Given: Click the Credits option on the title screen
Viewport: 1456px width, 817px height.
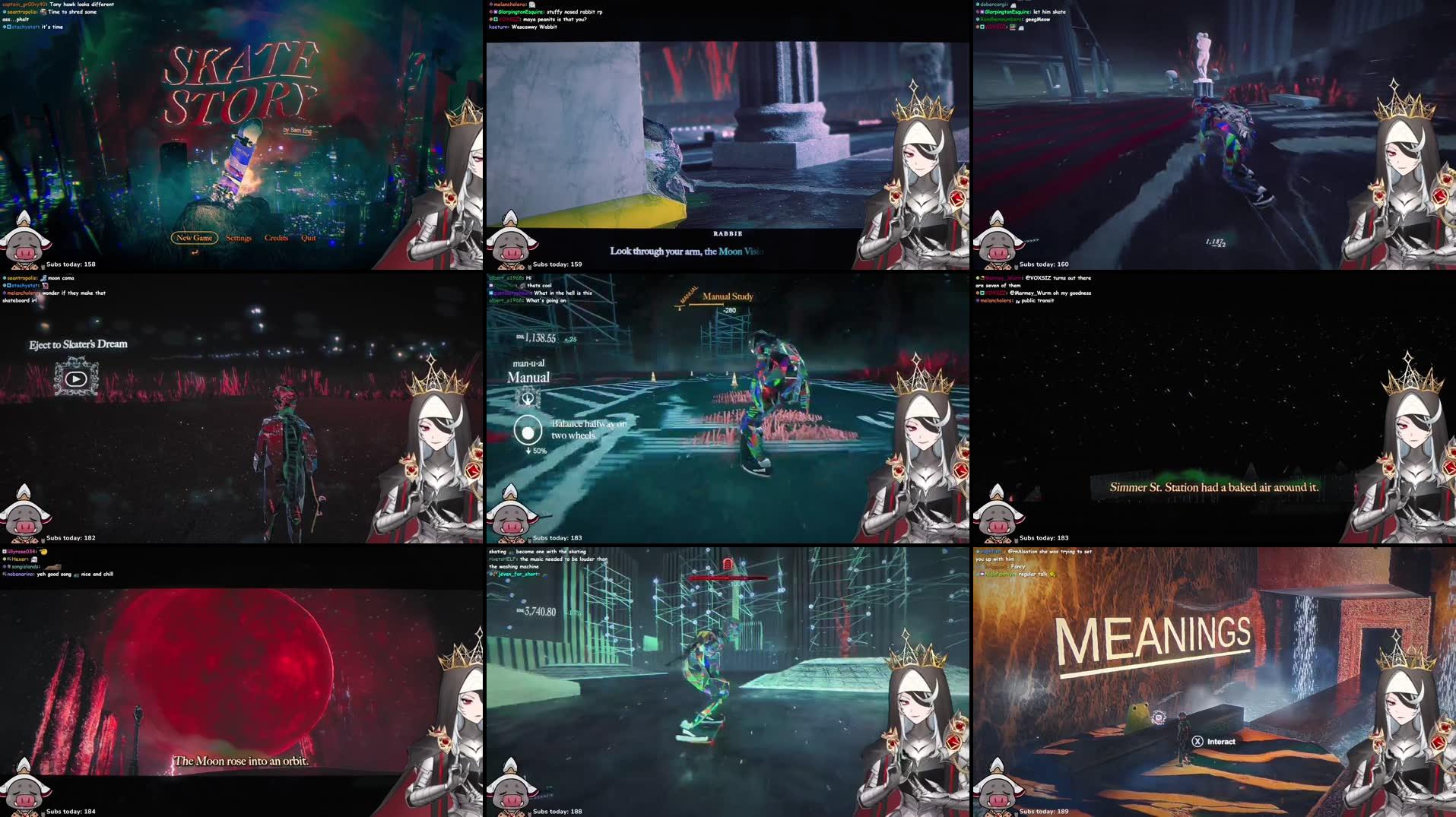Looking at the screenshot, I should pyautogui.click(x=276, y=238).
